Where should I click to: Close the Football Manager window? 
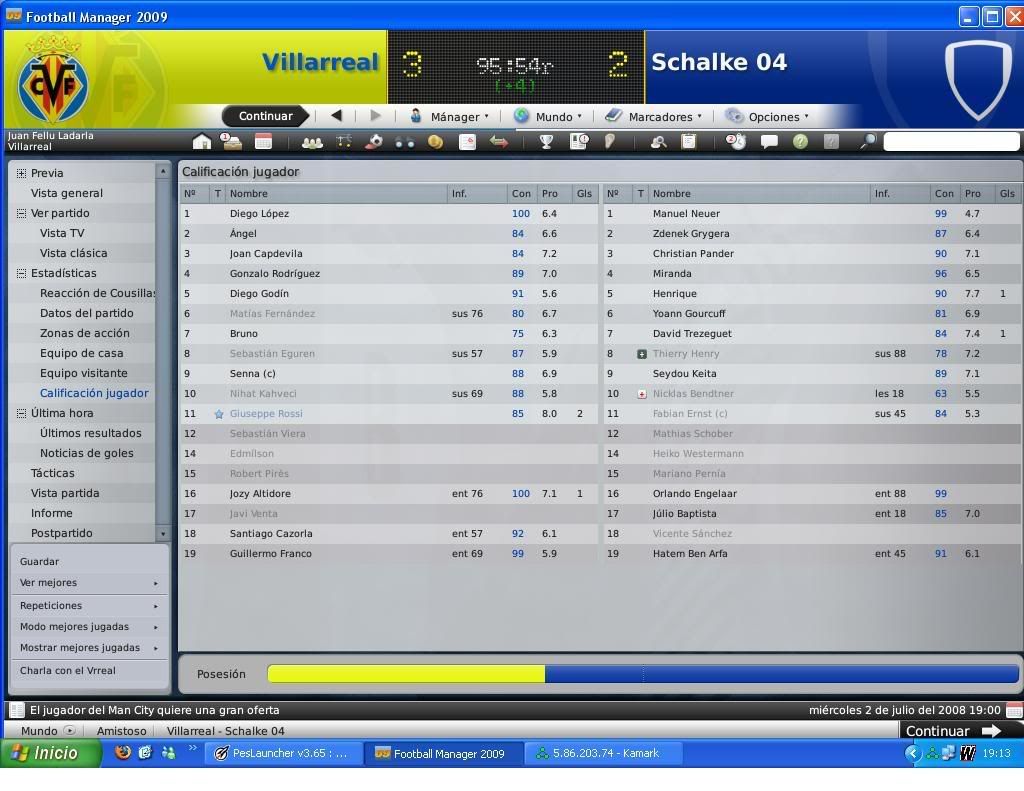click(1012, 16)
